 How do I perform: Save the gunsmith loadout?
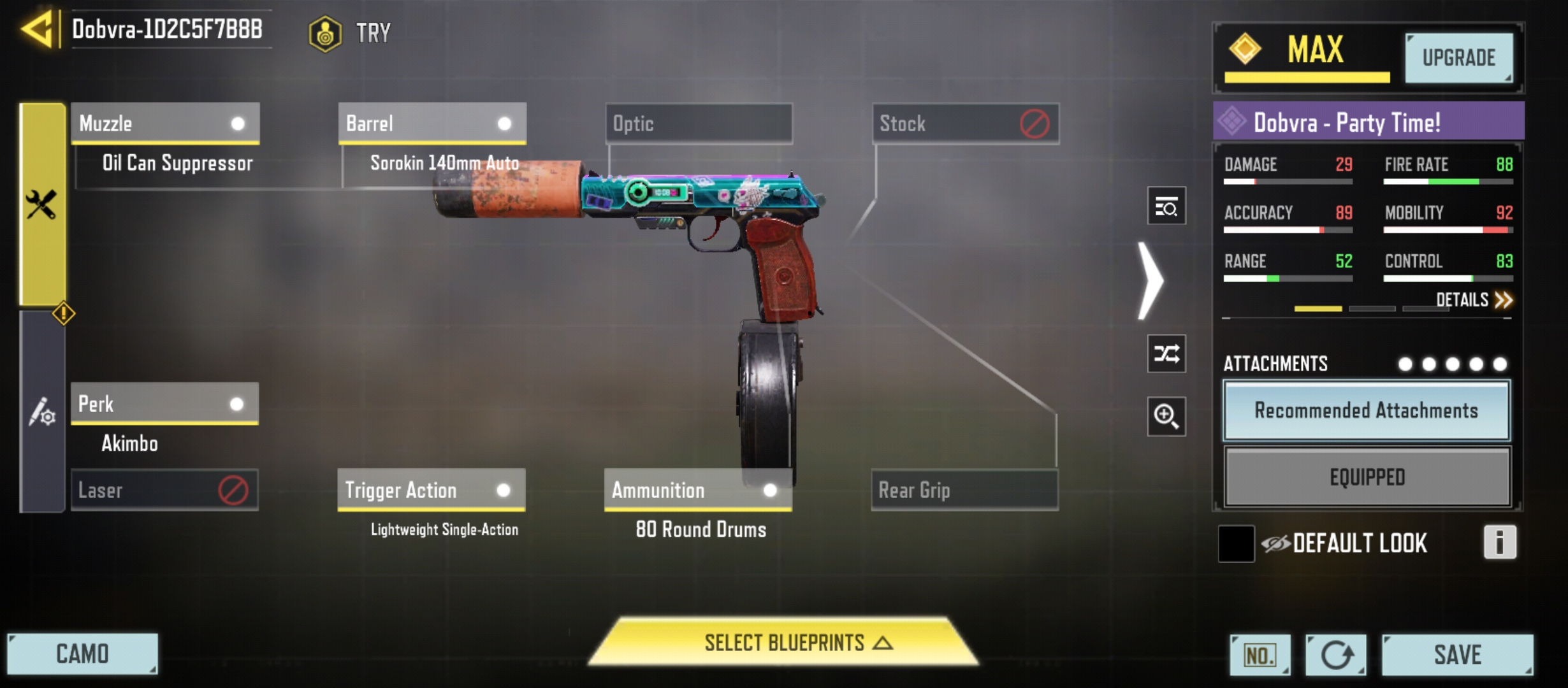click(x=1457, y=655)
